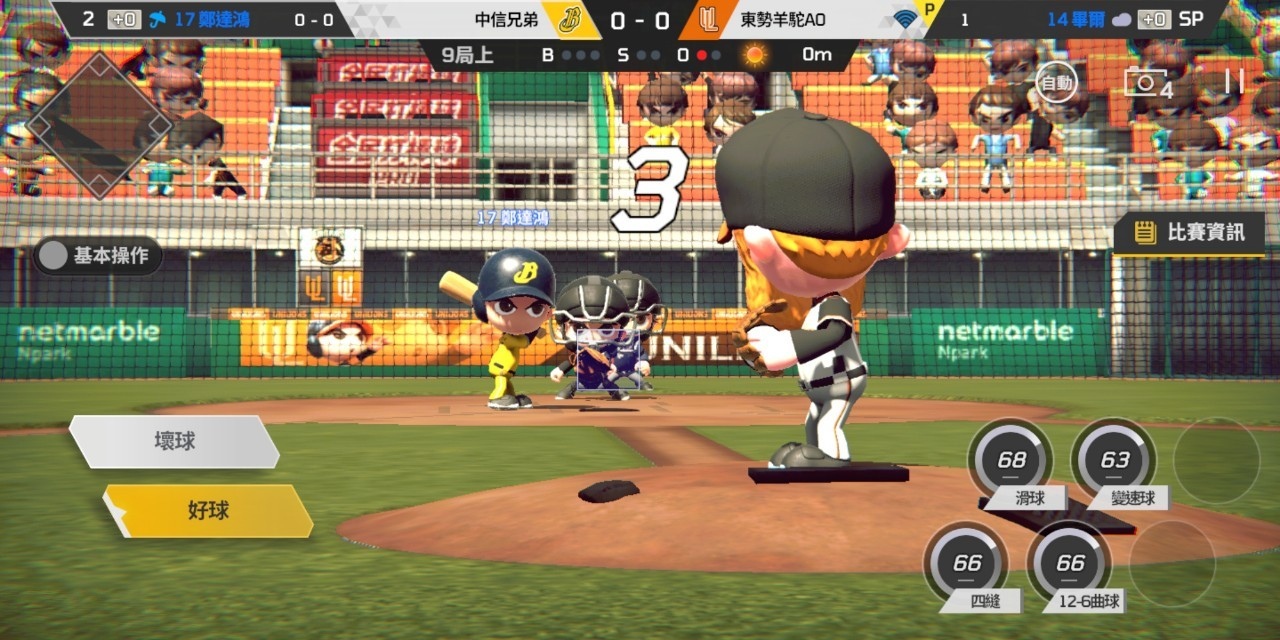Viewport: 1280px width, 640px height.
Task: Choose the 壞球 (ball) pitch option
Action: pyautogui.click(x=175, y=441)
